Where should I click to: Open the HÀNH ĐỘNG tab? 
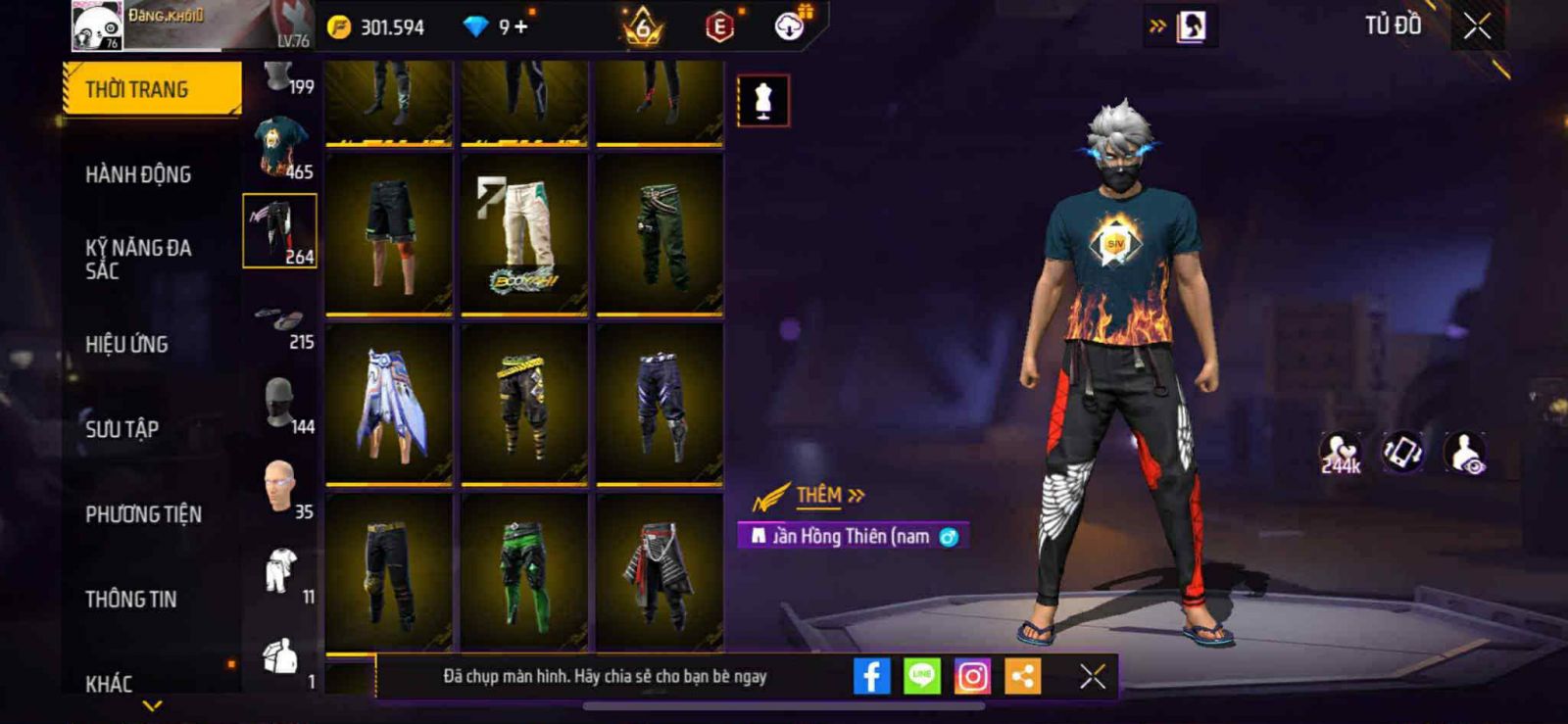pos(138,174)
